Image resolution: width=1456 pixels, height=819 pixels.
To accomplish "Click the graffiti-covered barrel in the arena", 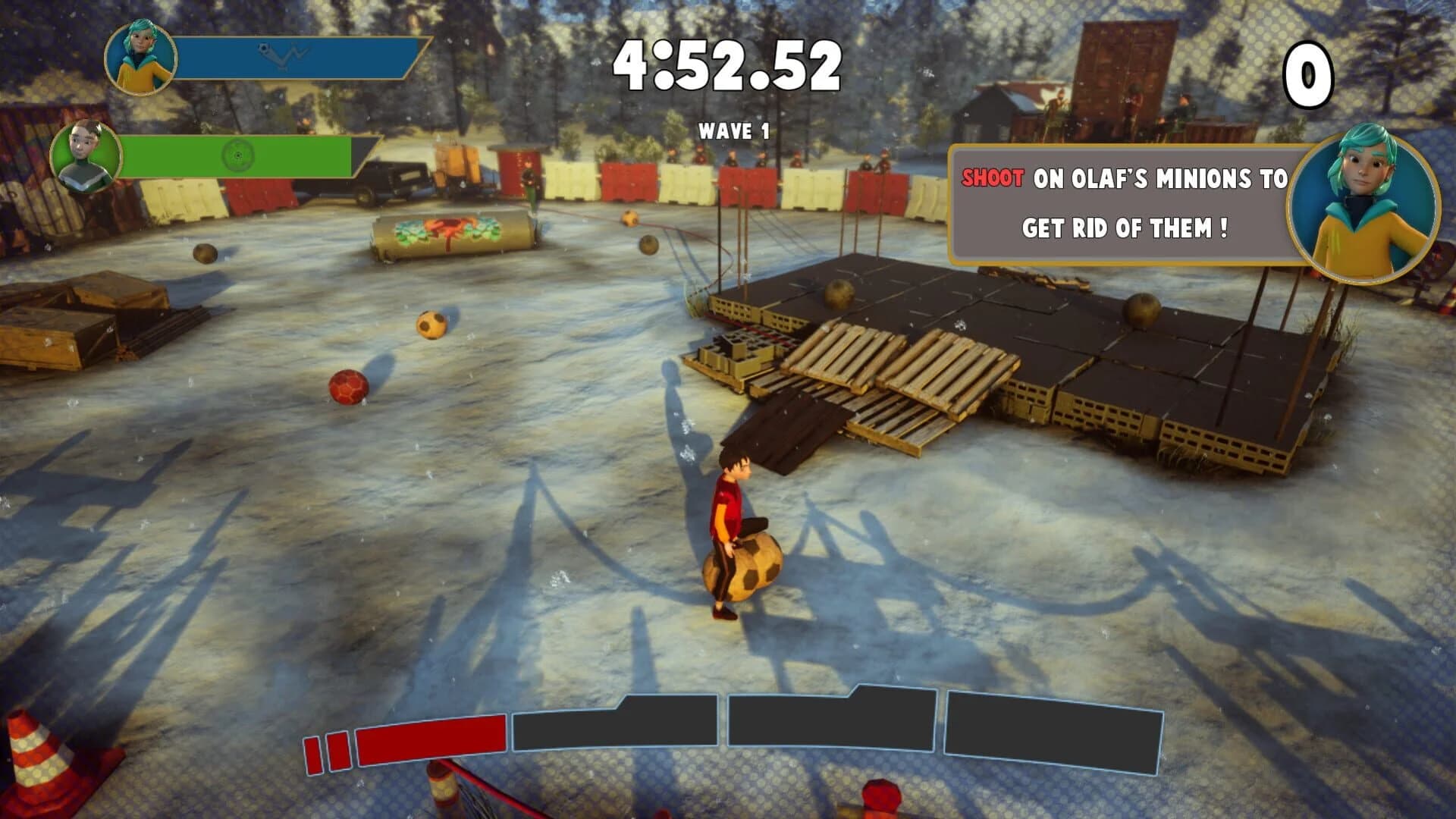I will coord(447,231).
